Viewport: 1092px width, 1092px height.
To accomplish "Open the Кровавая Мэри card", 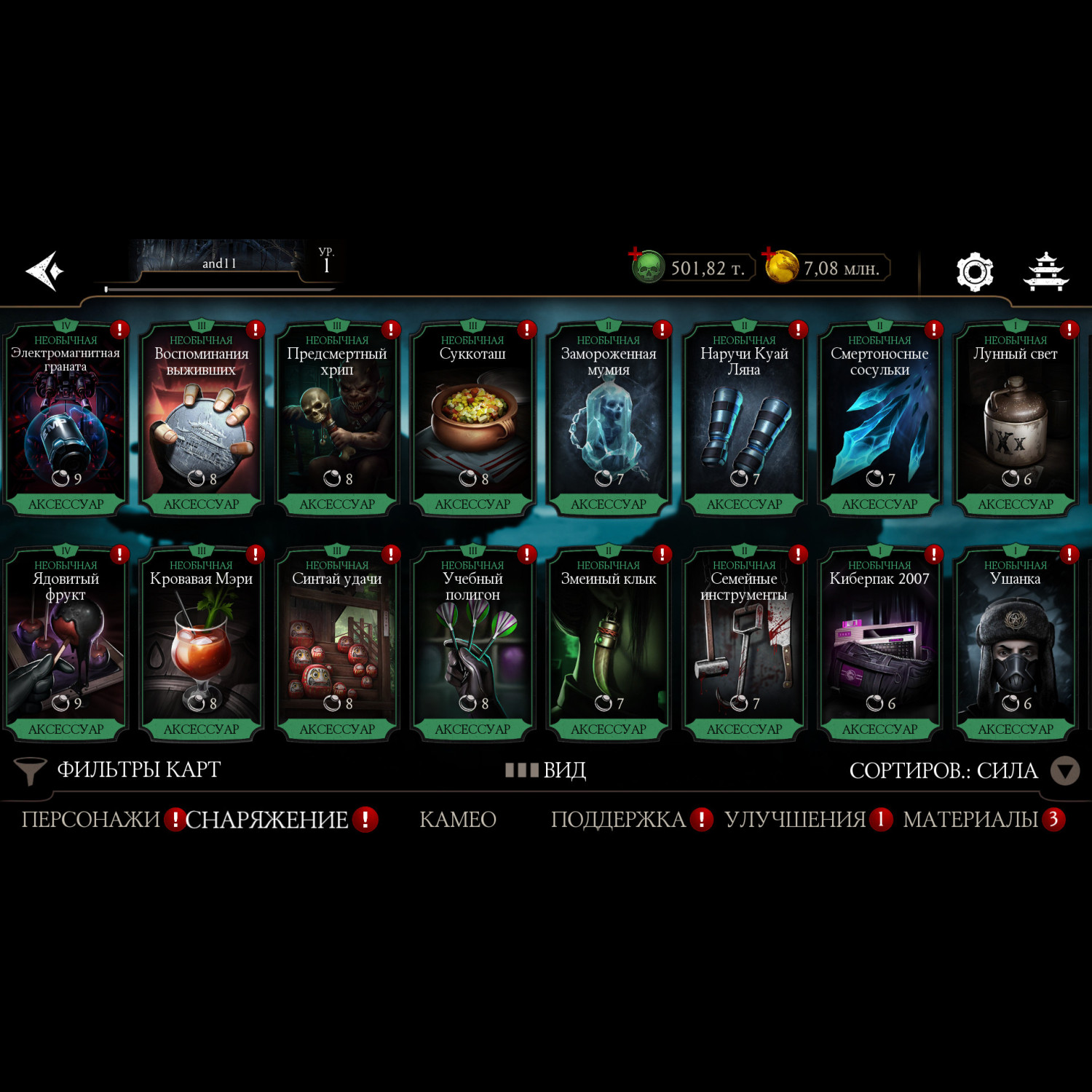I will tap(202, 644).
